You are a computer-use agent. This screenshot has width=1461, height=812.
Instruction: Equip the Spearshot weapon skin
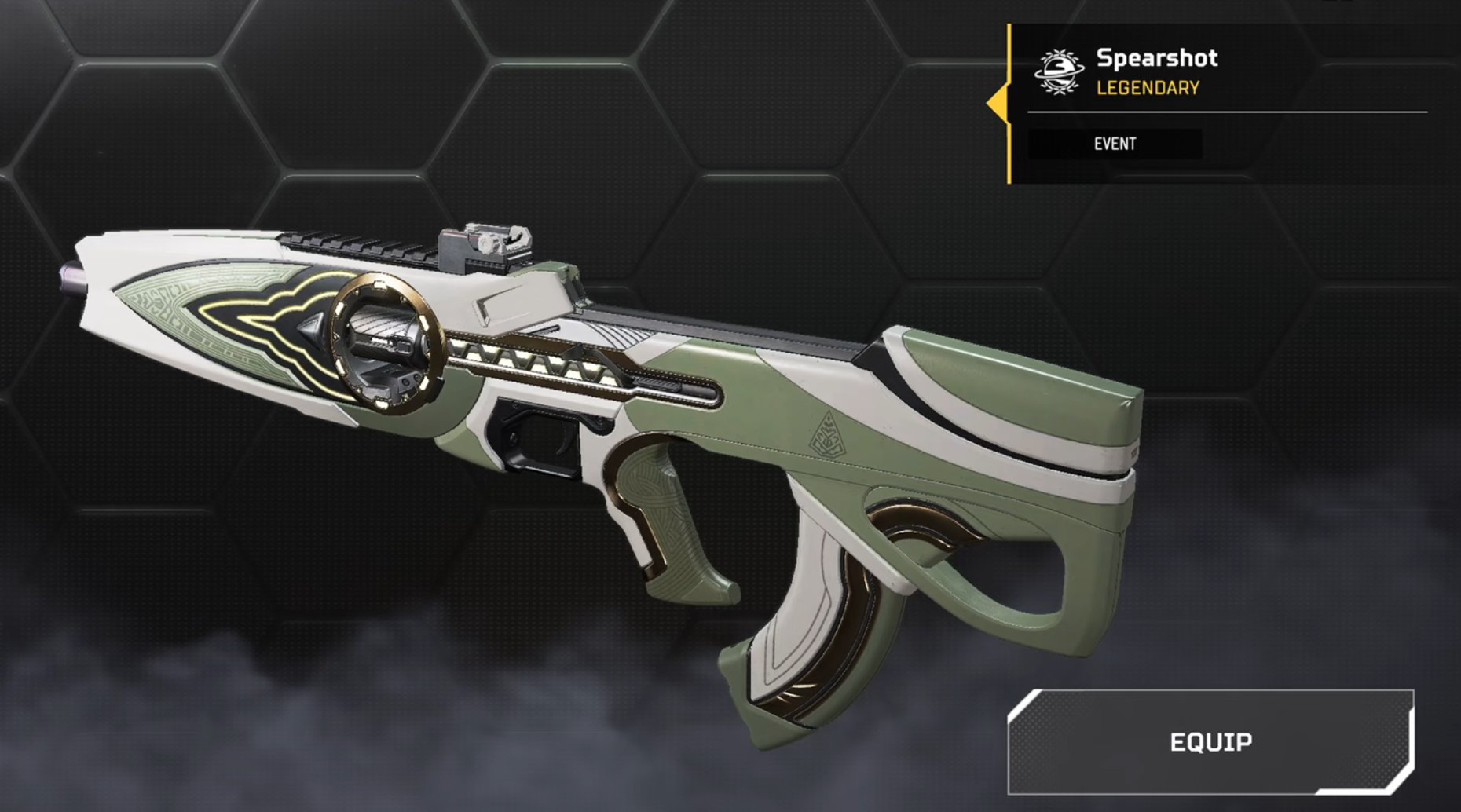(1210, 742)
